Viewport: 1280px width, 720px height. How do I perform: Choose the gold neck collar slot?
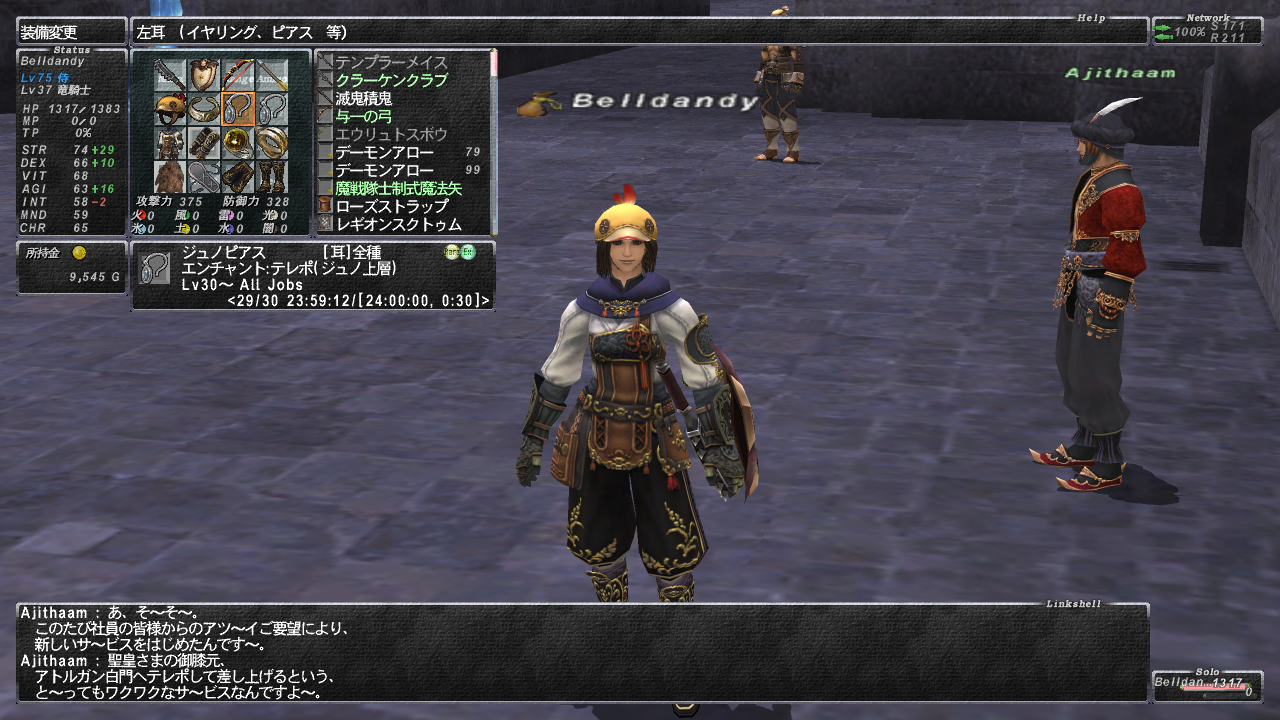[x=204, y=108]
